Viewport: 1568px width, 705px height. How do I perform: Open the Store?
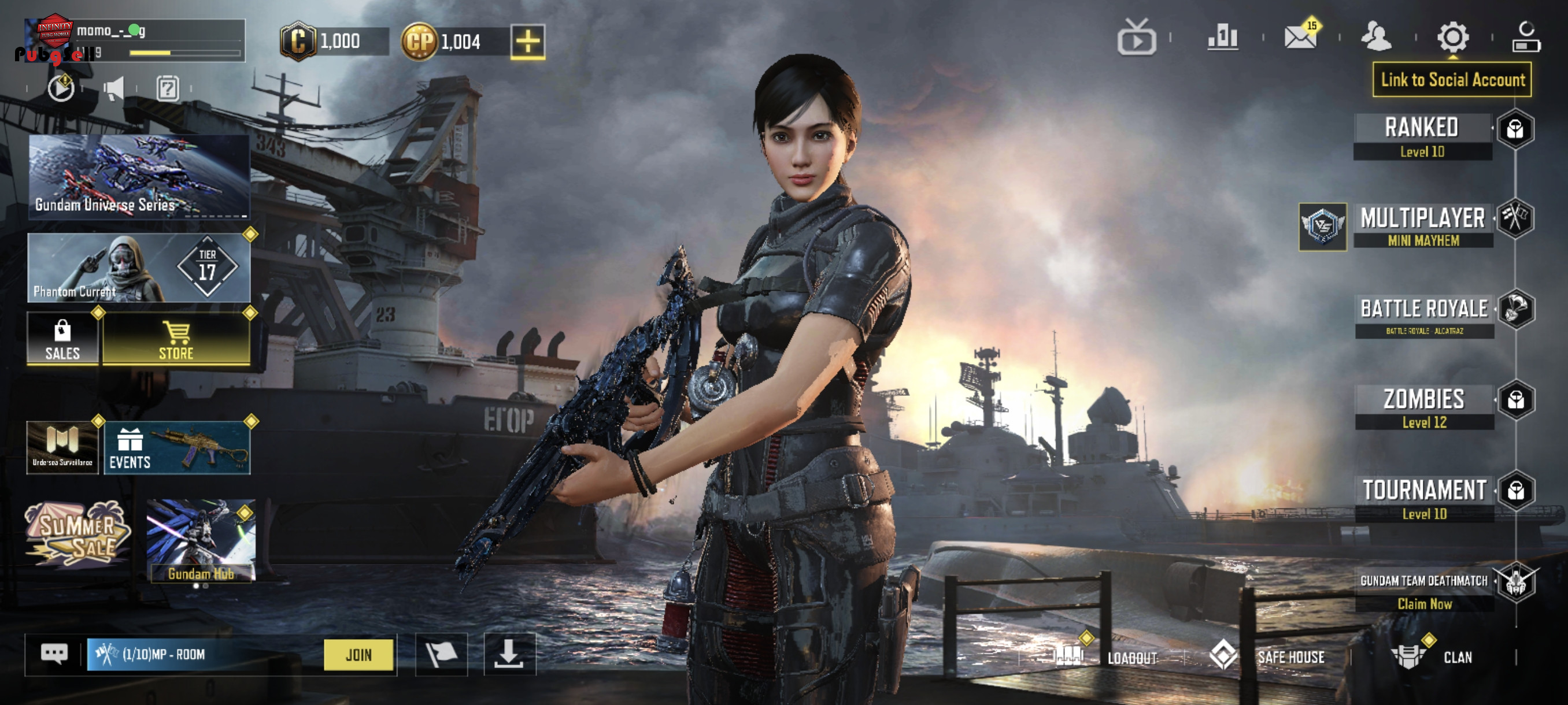(176, 339)
